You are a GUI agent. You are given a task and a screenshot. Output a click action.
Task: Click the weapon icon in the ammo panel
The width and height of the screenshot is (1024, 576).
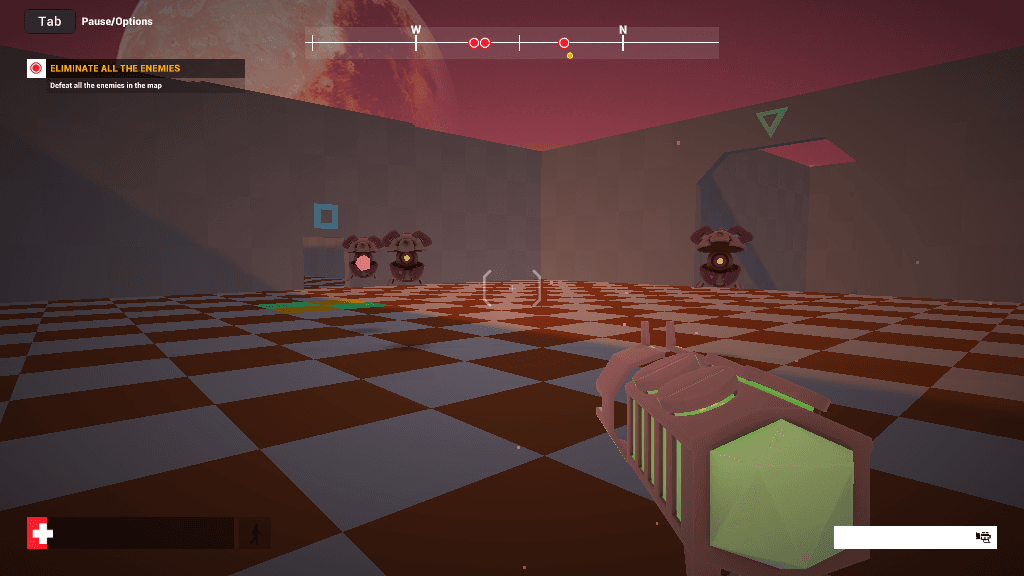(x=984, y=537)
